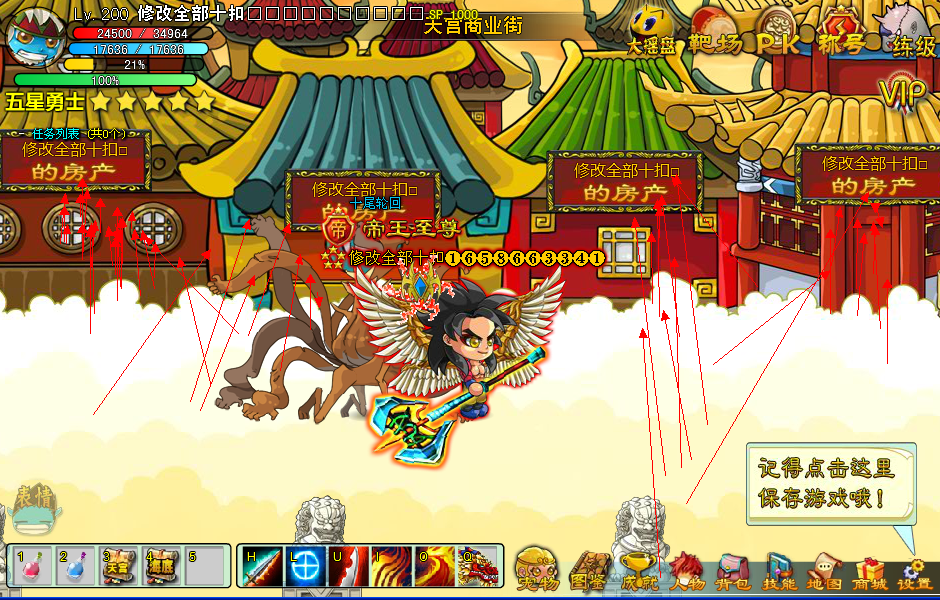Open the 设置 settings gear
The image size is (940, 600).
(x=914, y=569)
